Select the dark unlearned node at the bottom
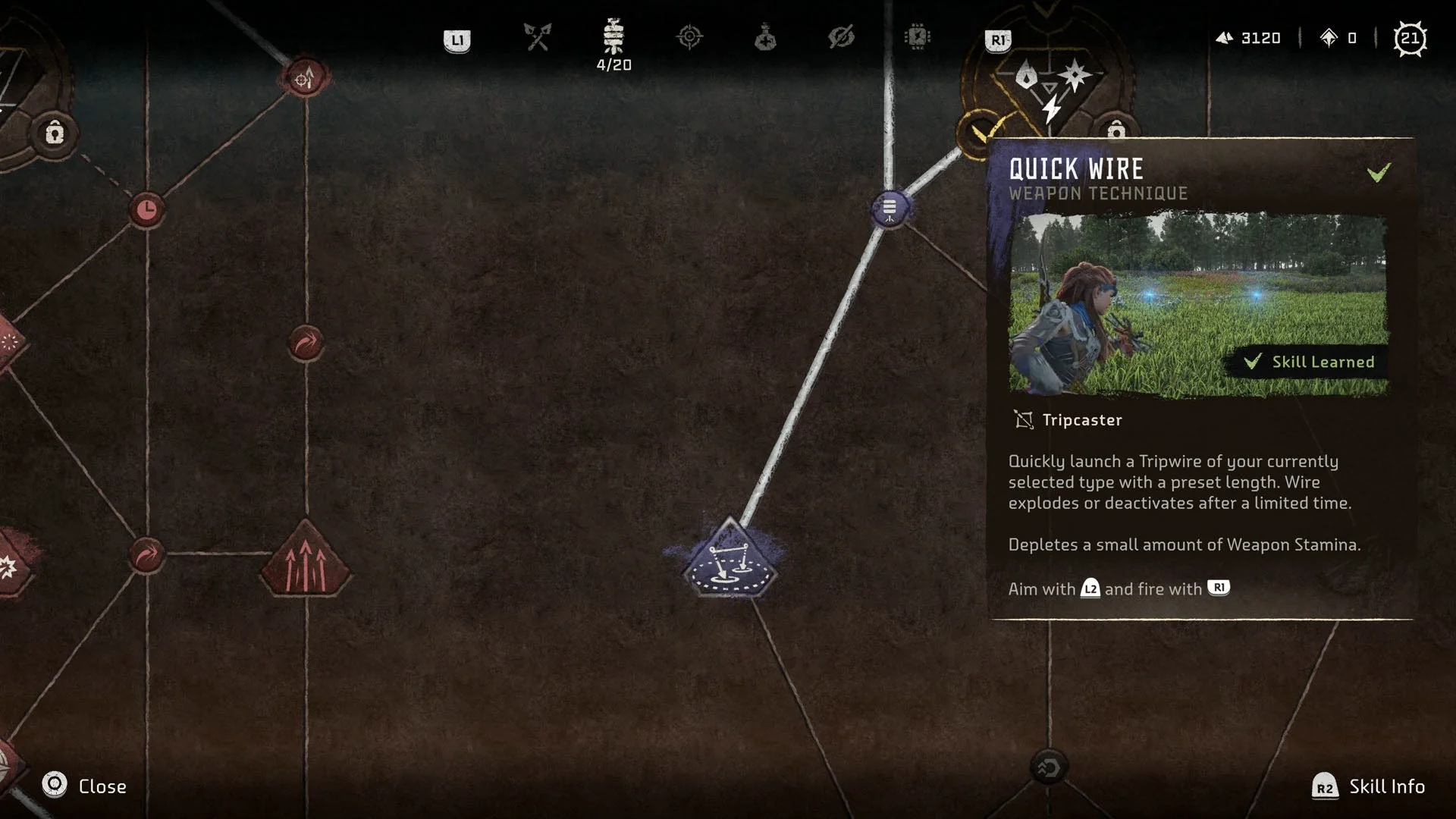The width and height of the screenshot is (1456, 819). pos(1049,767)
